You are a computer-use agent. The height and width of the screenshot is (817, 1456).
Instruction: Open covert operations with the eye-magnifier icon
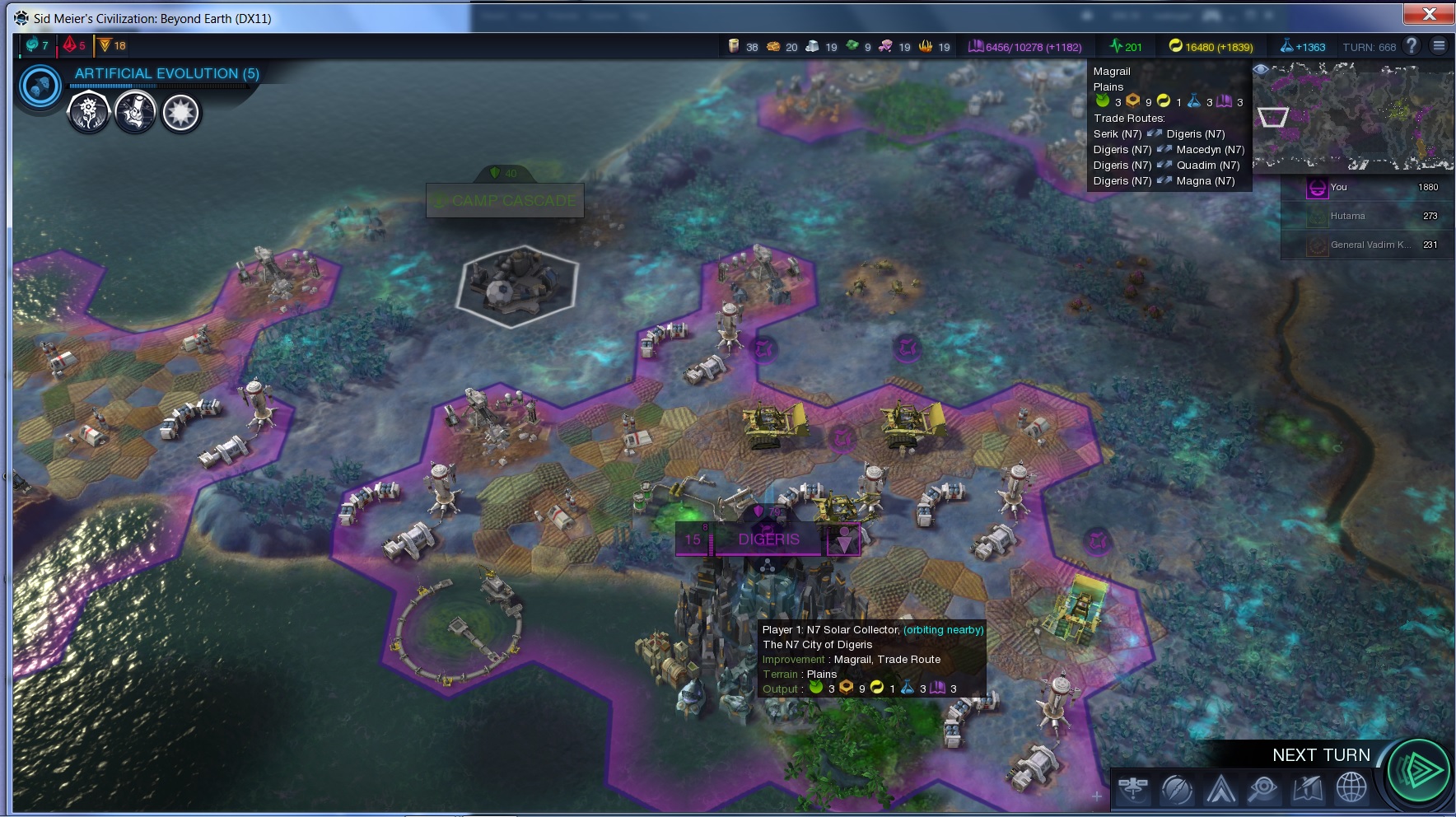pyautogui.click(x=1262, y=789)
